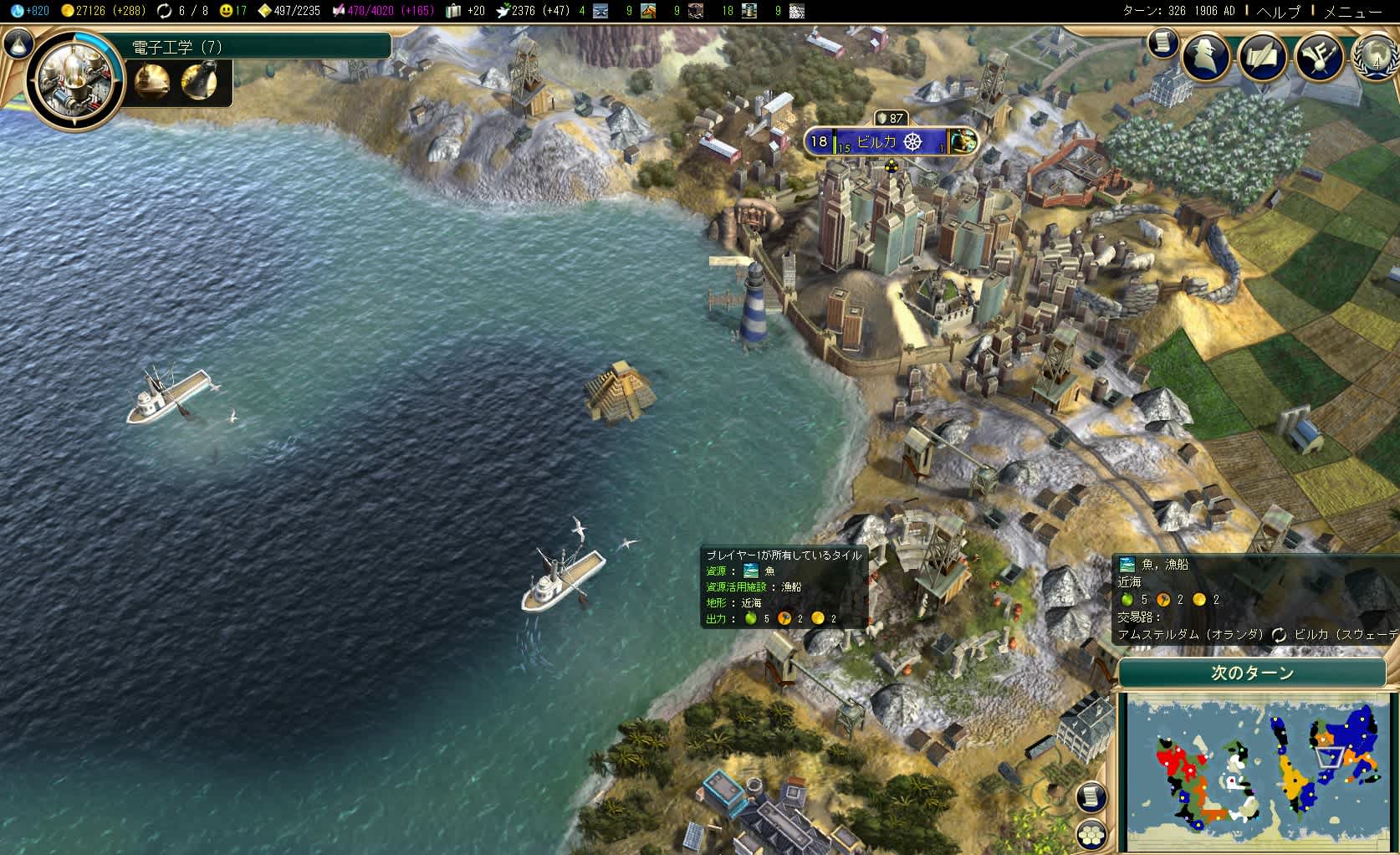Click the round electronics research portrait

click(75, 81)
